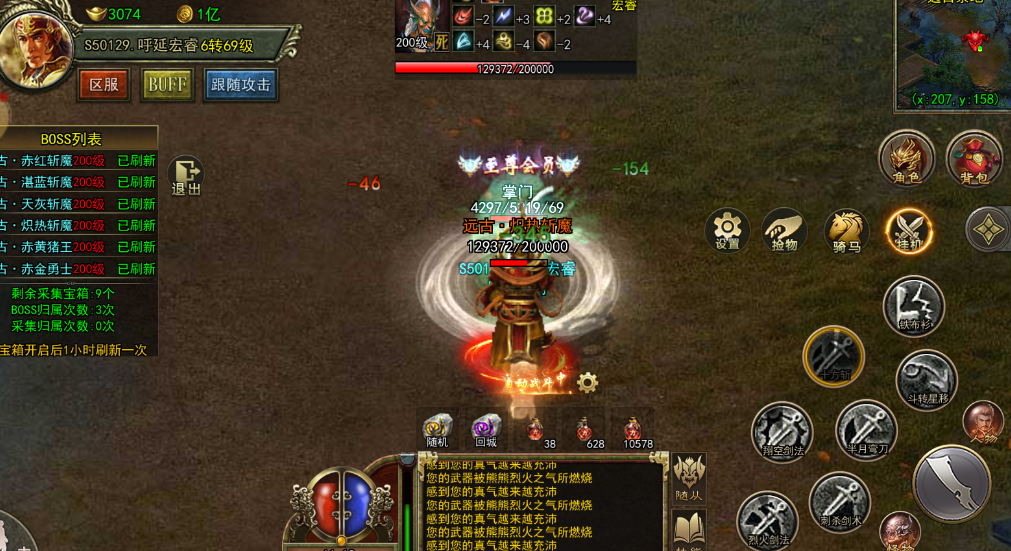Open the 随从 follower panel
Image resolution: width=1011 pixels, height=551 pixels.
coord(688,476)
